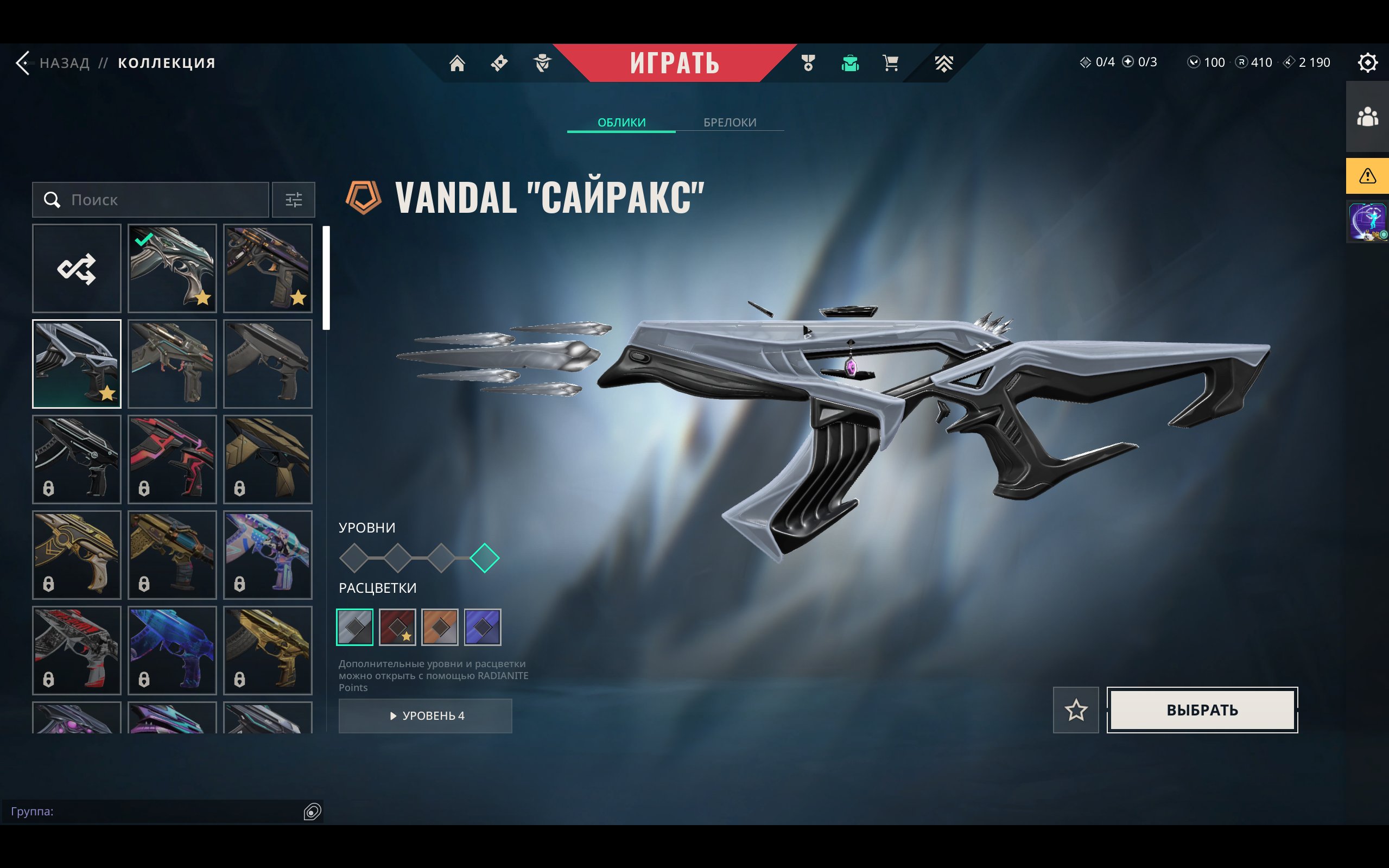
Task: Click the yellow warning notification
Action: pos(1367,176)
